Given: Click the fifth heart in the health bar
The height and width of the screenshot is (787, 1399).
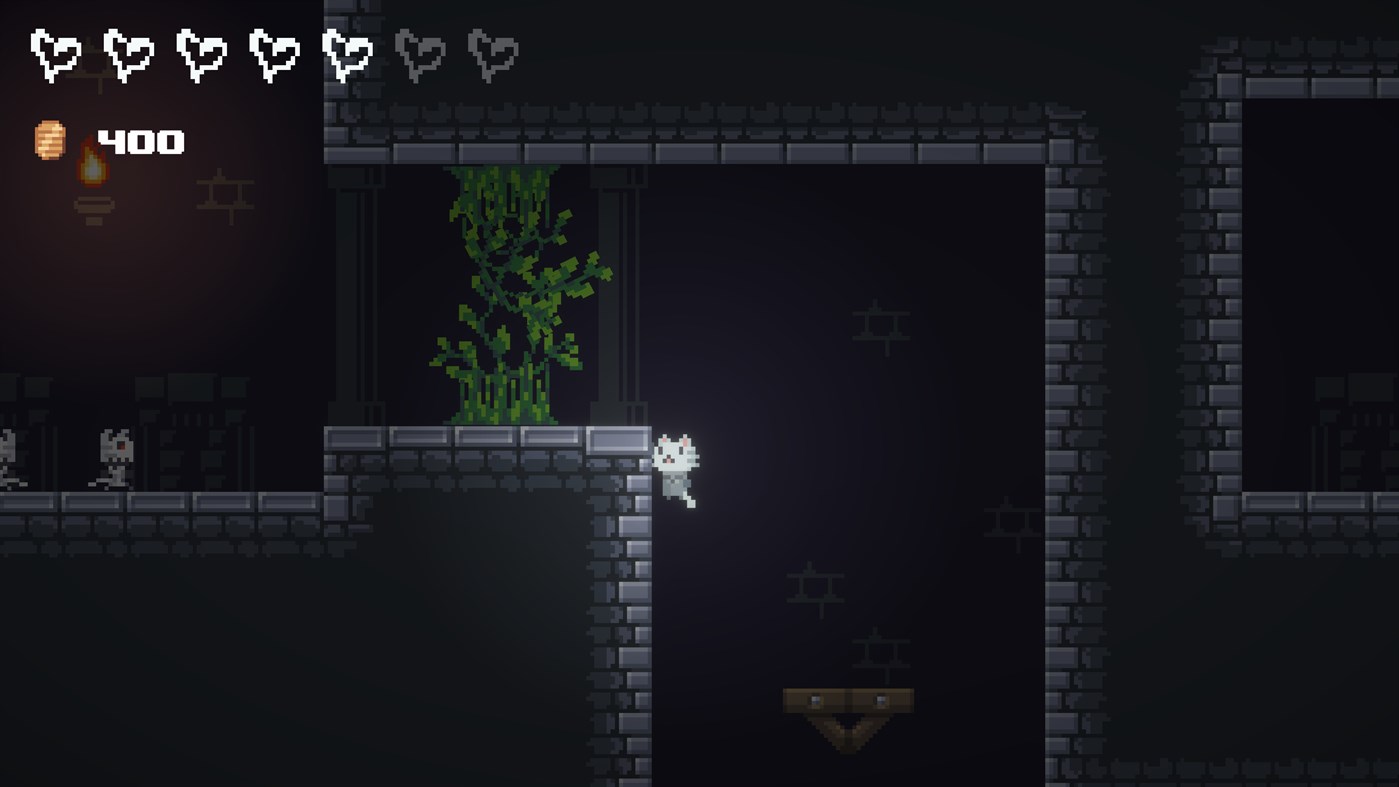Looking at the screenshot, I should [x=347, y=55].
